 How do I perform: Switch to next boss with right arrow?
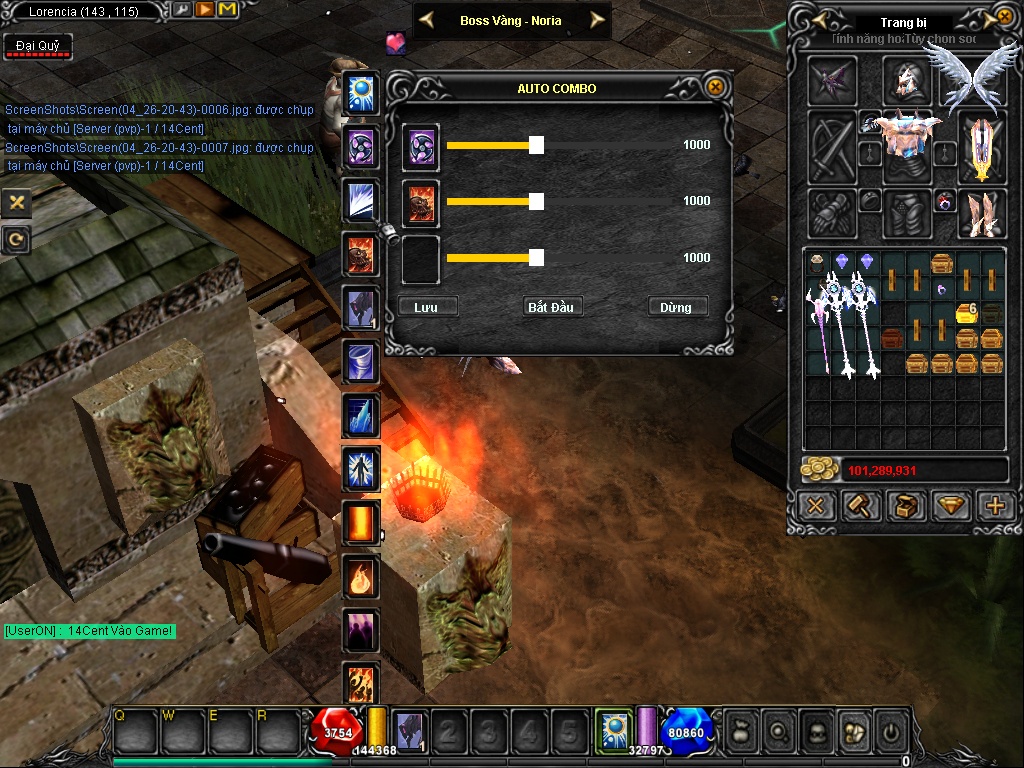597,20
